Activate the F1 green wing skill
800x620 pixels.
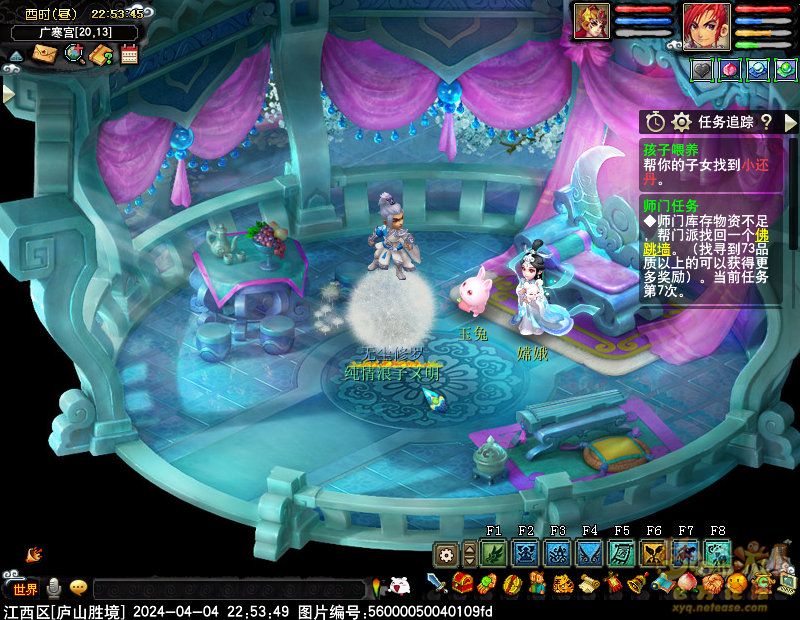pyautogui.click(x=494, y=553)
